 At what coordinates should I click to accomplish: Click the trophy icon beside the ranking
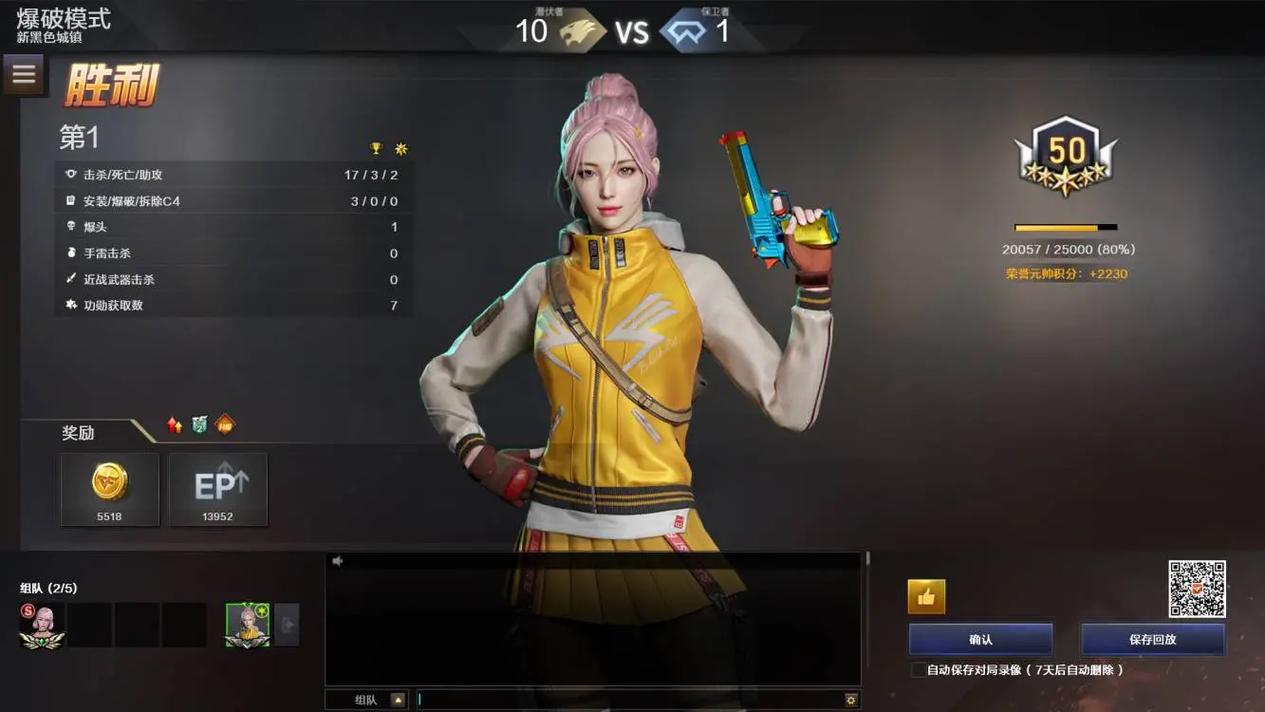(x=376, y=149)
